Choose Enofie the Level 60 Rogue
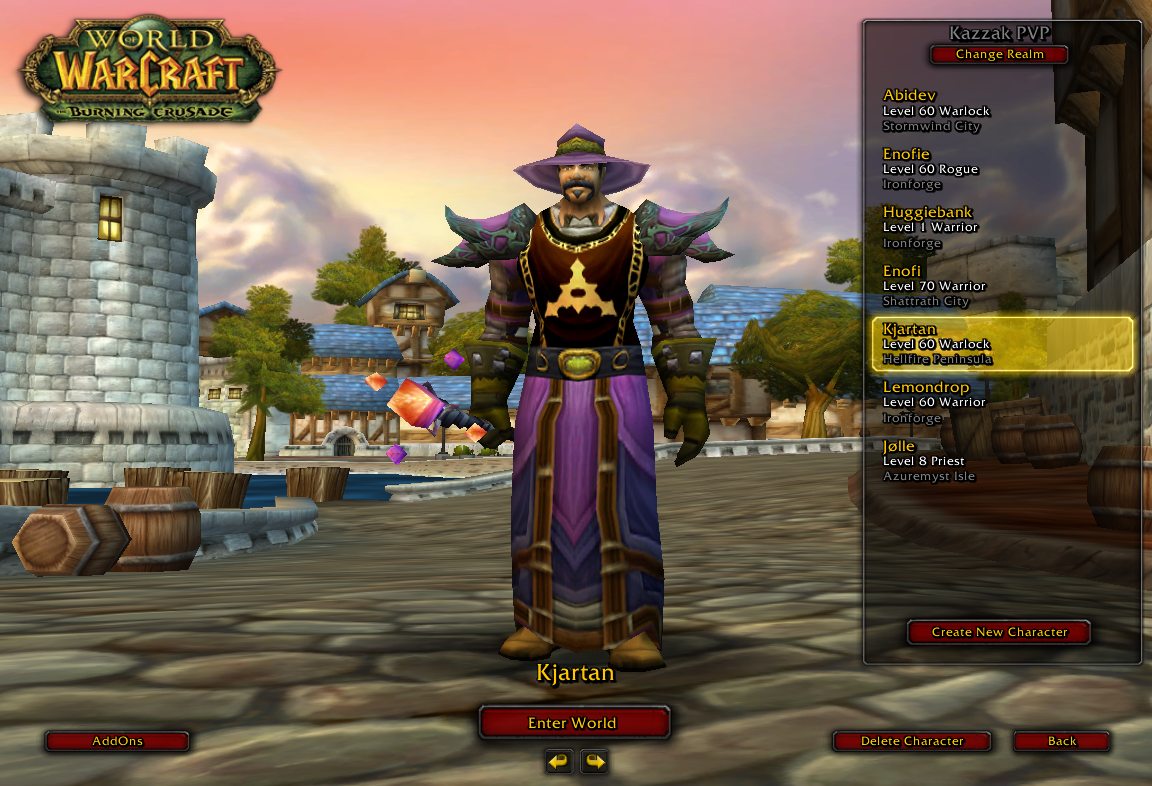1152x786 pixels. [x=1000, y=168]
